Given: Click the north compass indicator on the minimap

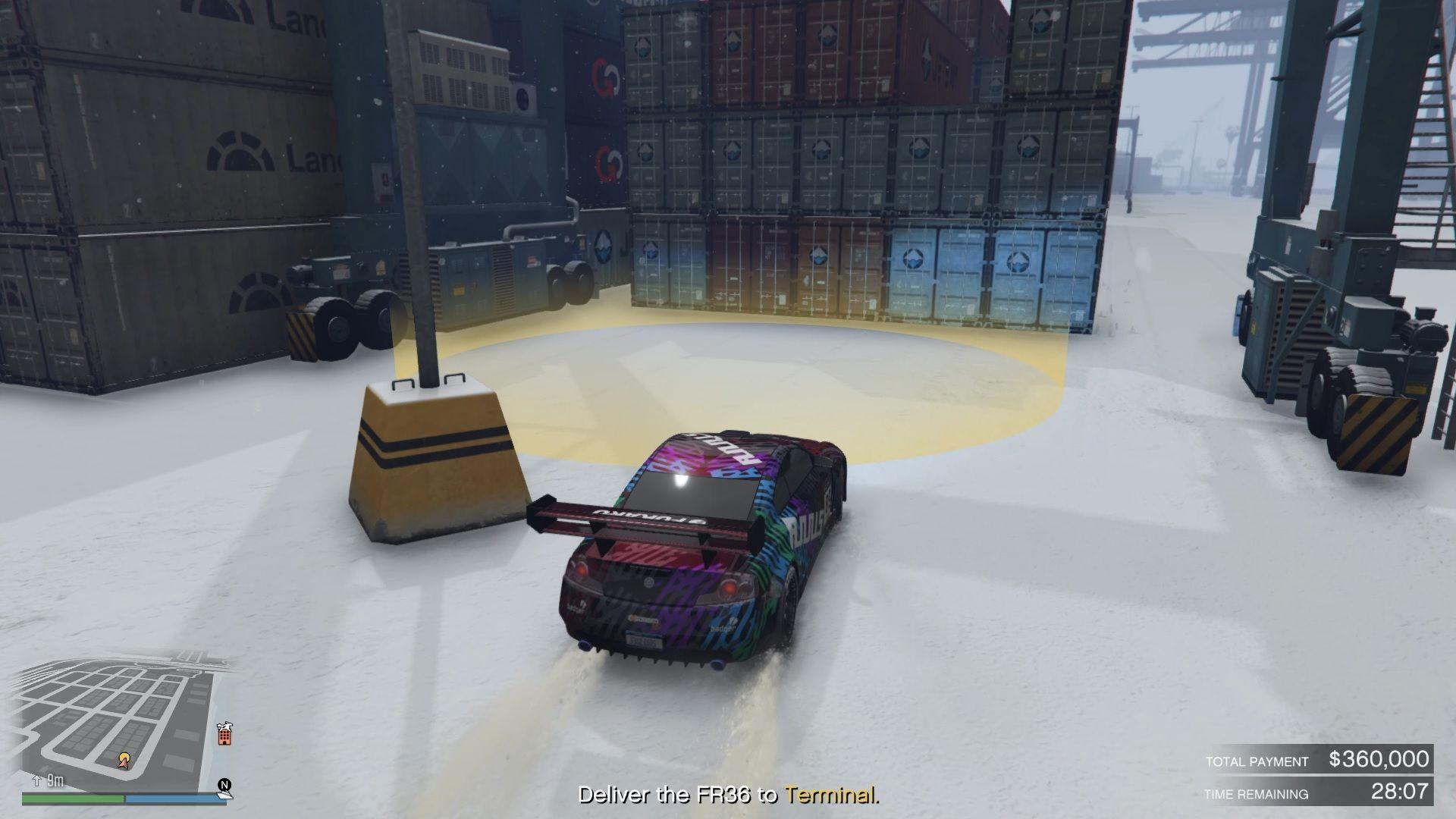Looking at the screenshot, I should click(x=226, y=785).
